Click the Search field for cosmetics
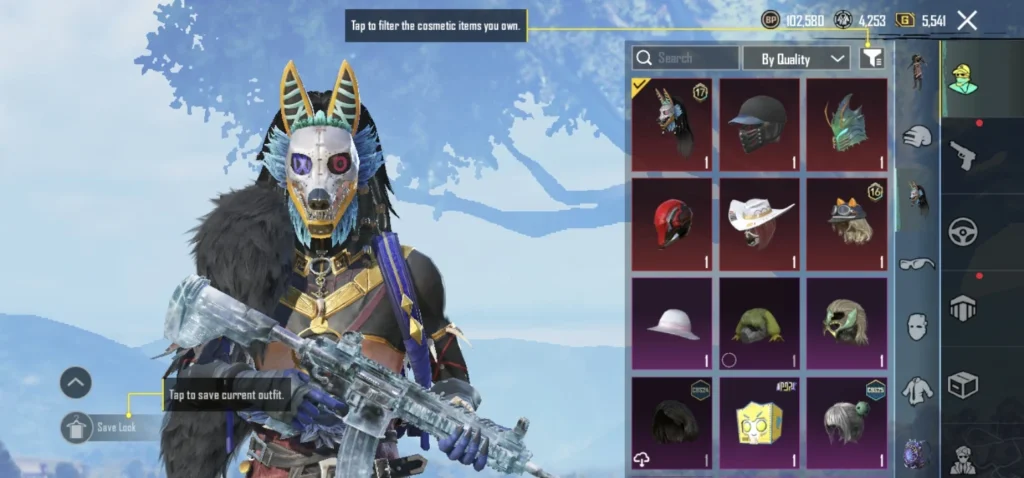The width and height of the screenshot is (1024, 478). (686, 58)
